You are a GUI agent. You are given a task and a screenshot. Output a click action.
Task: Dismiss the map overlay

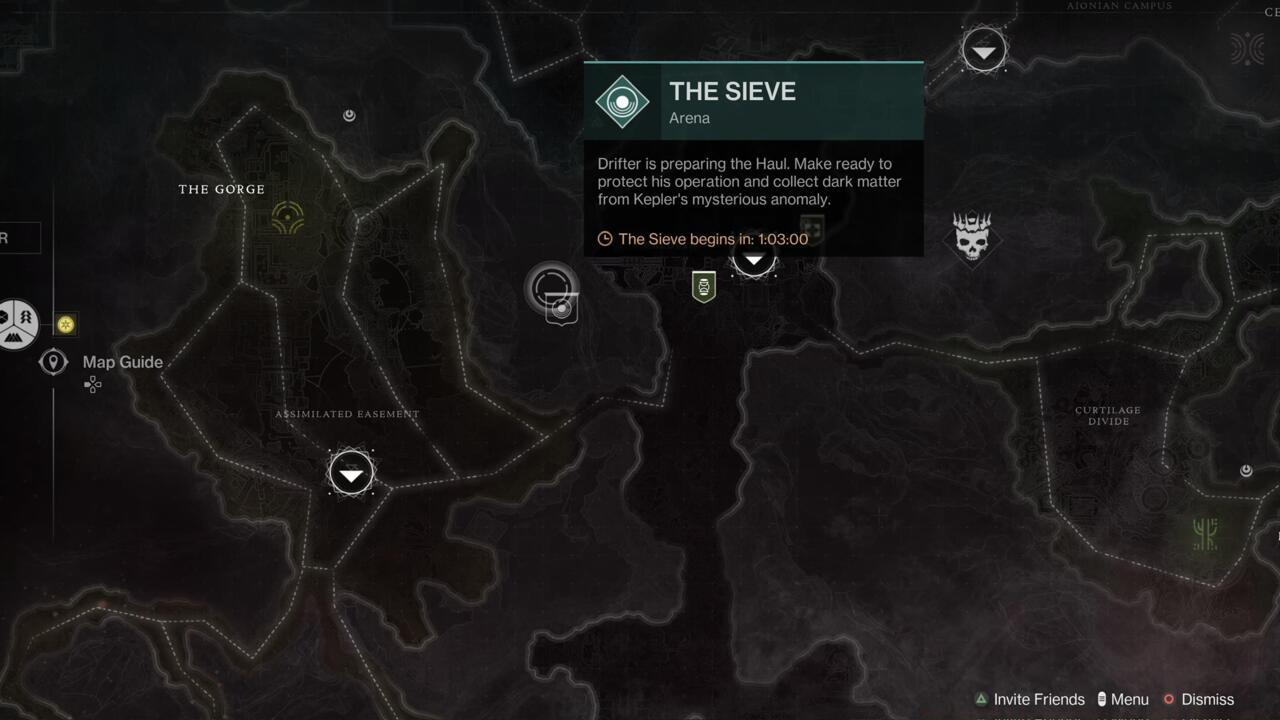[1208, 699]
